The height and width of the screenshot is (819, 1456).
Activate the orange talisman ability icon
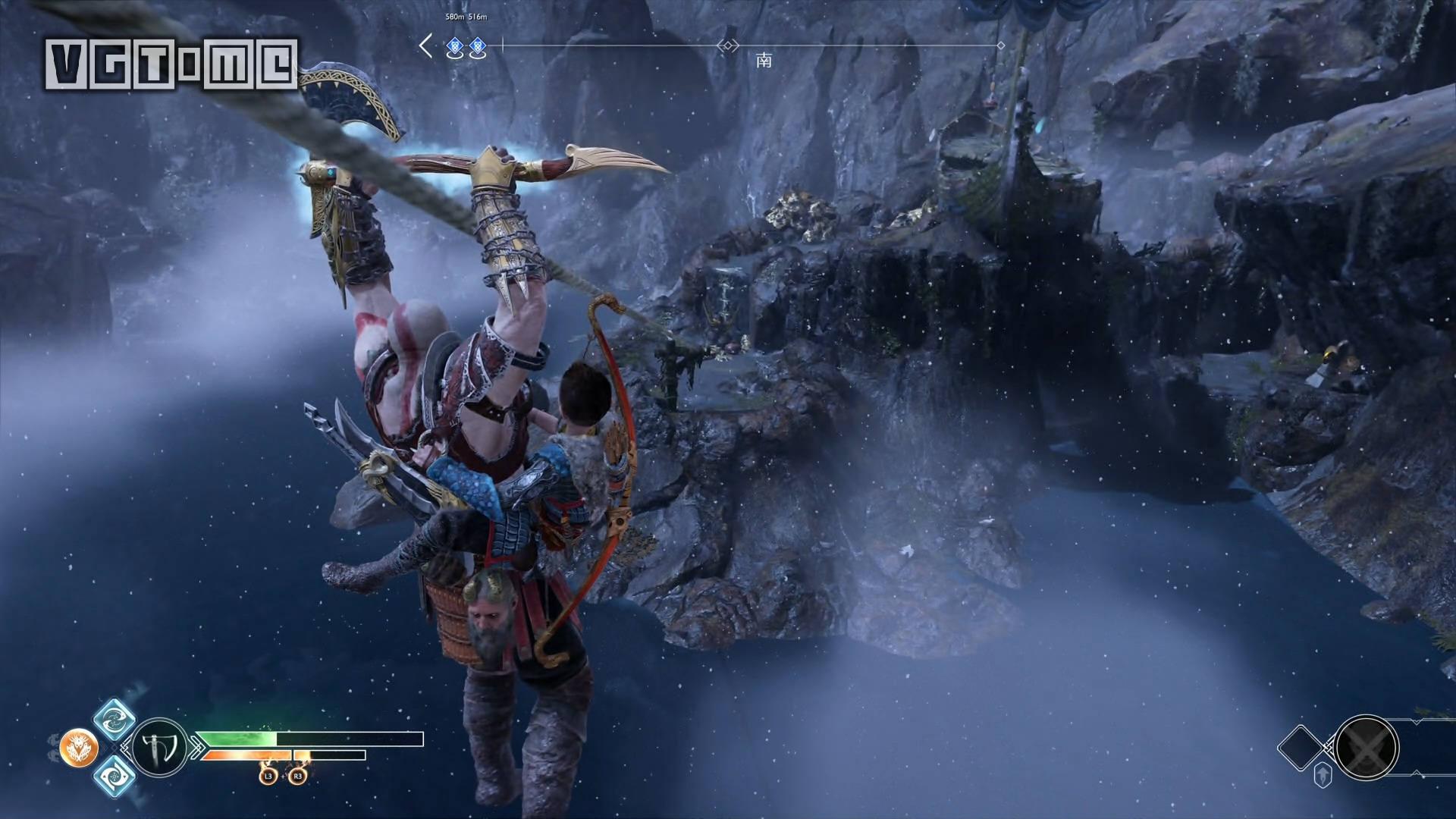[x=79, y=748]
